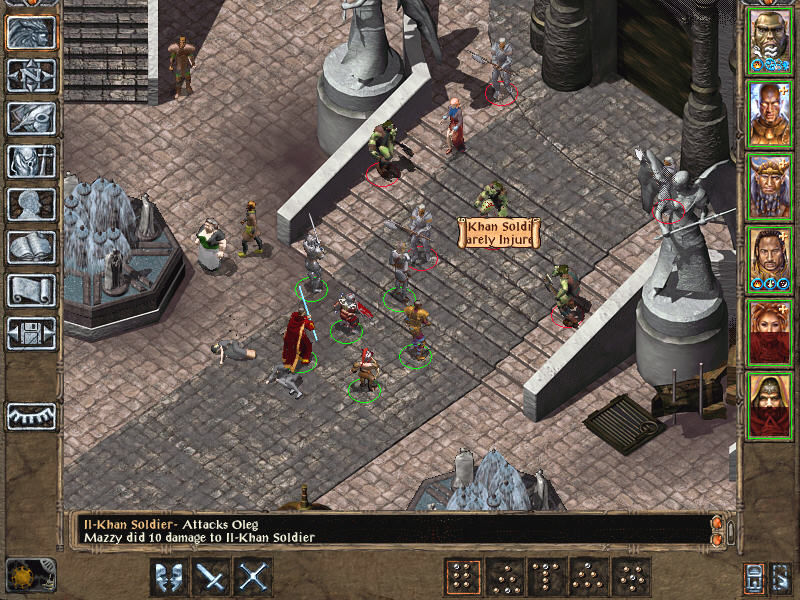
Task: Open the journal with the quill button
Action: [x=31, y=118]
